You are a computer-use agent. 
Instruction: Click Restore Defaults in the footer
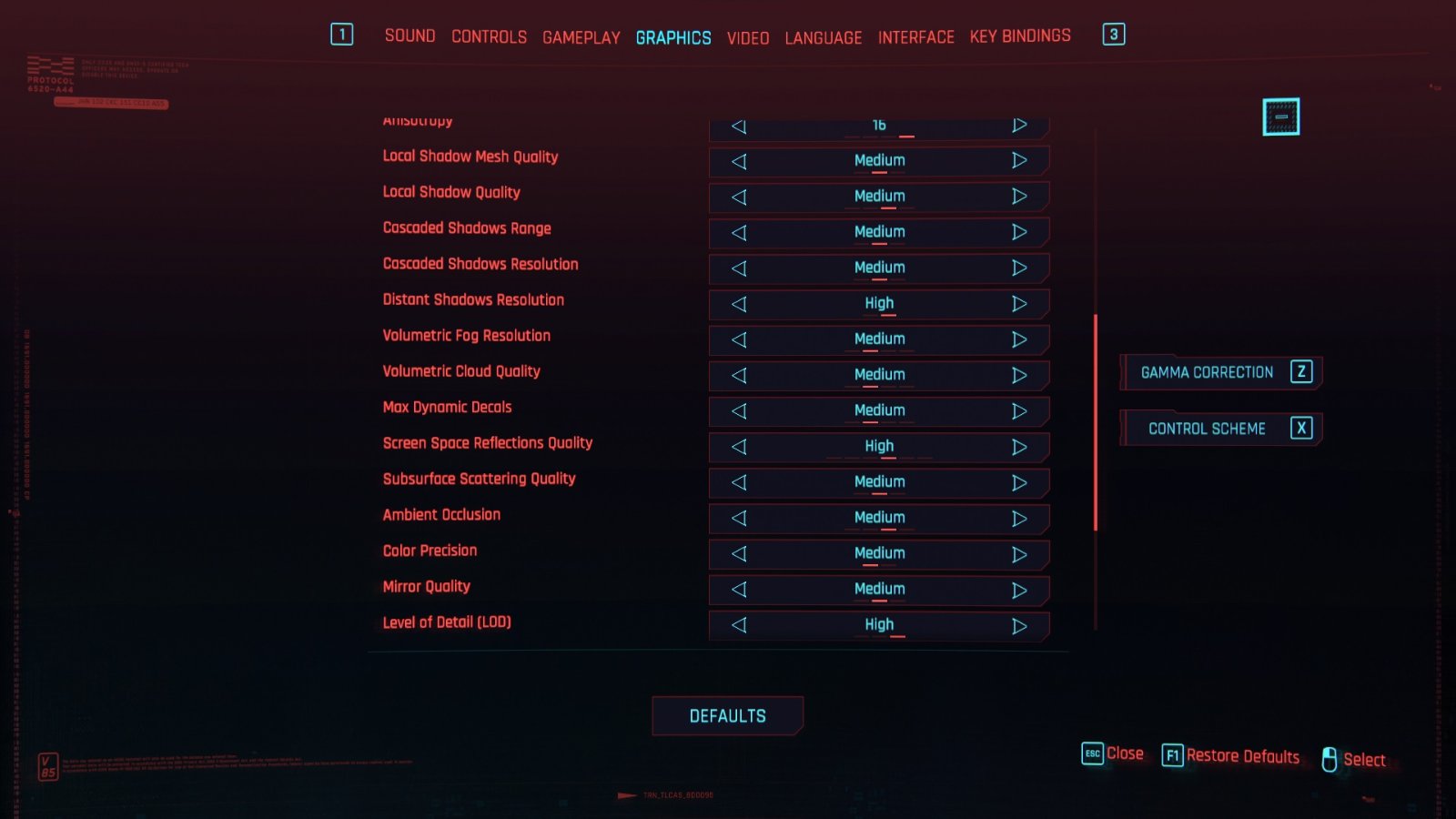[1231, 756]
